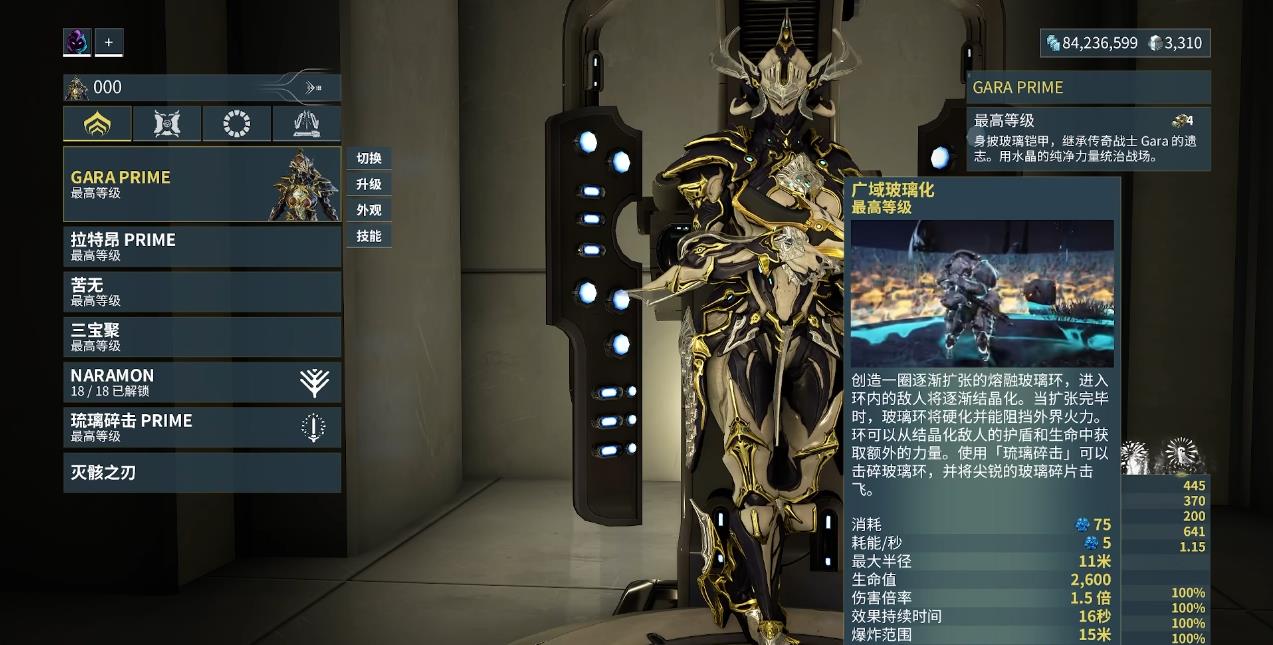Choose the 灭骸之刃 weapon slot

(201, 472)
